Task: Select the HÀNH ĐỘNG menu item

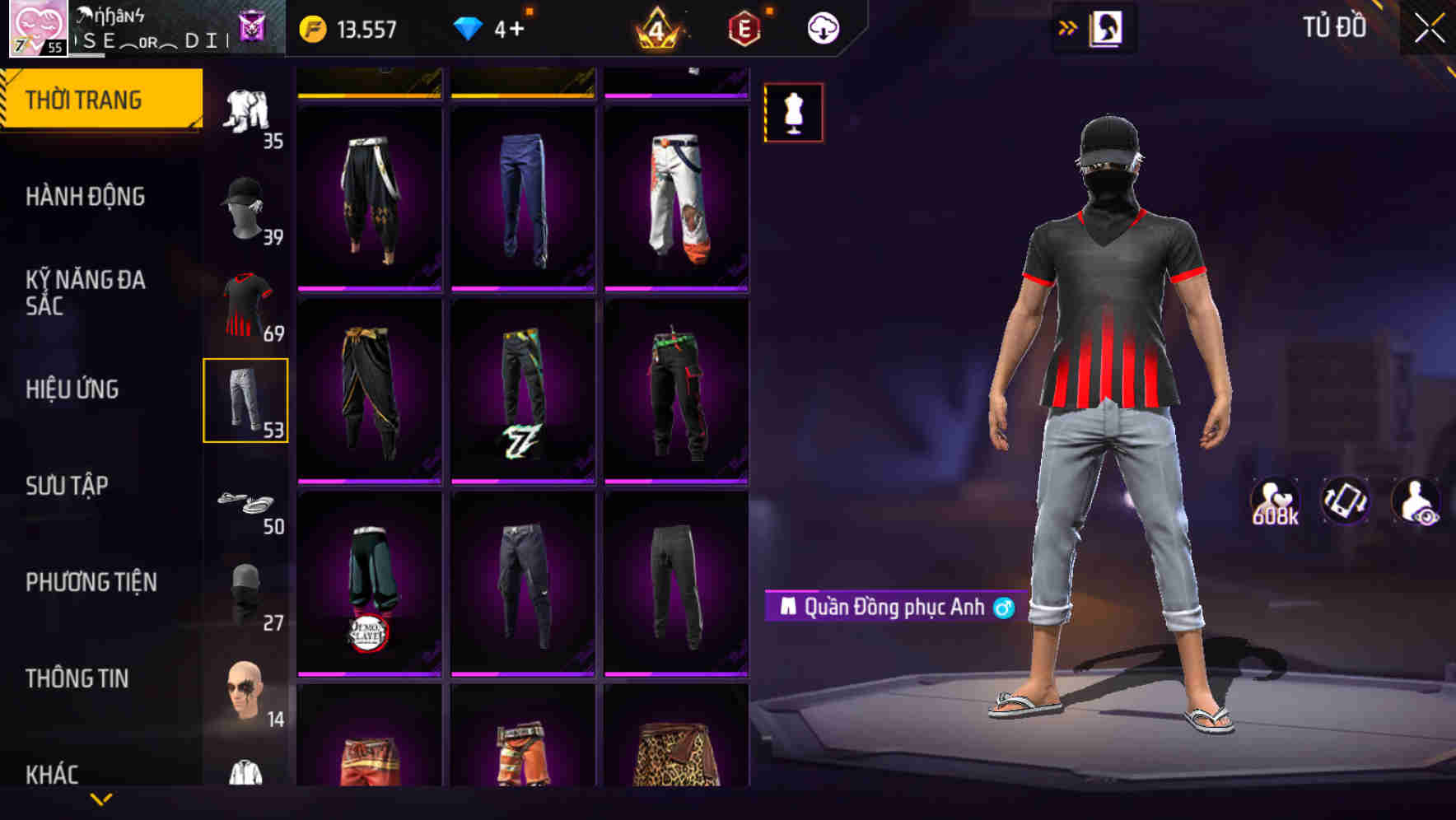Action: [x=85, y=196]
